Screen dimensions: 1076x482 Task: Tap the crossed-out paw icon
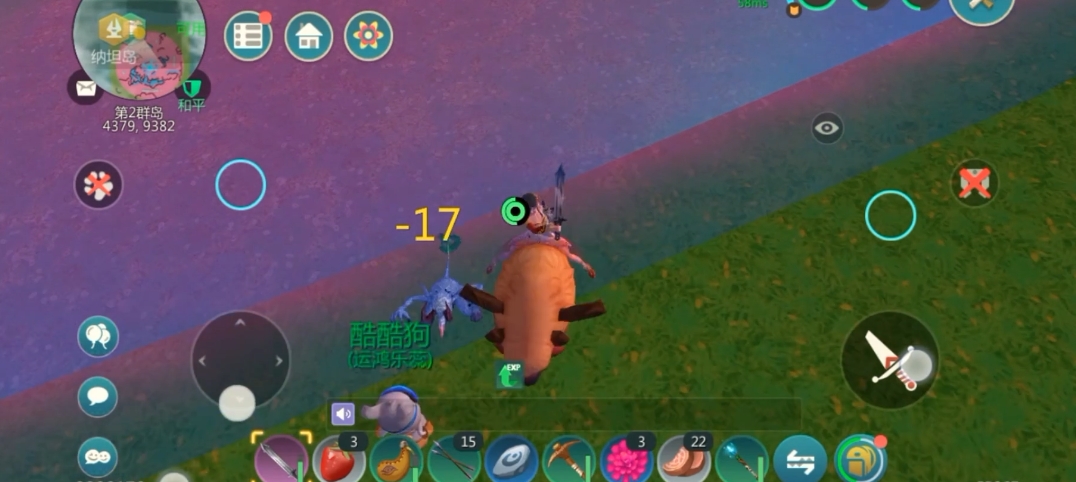coord(98,185)
